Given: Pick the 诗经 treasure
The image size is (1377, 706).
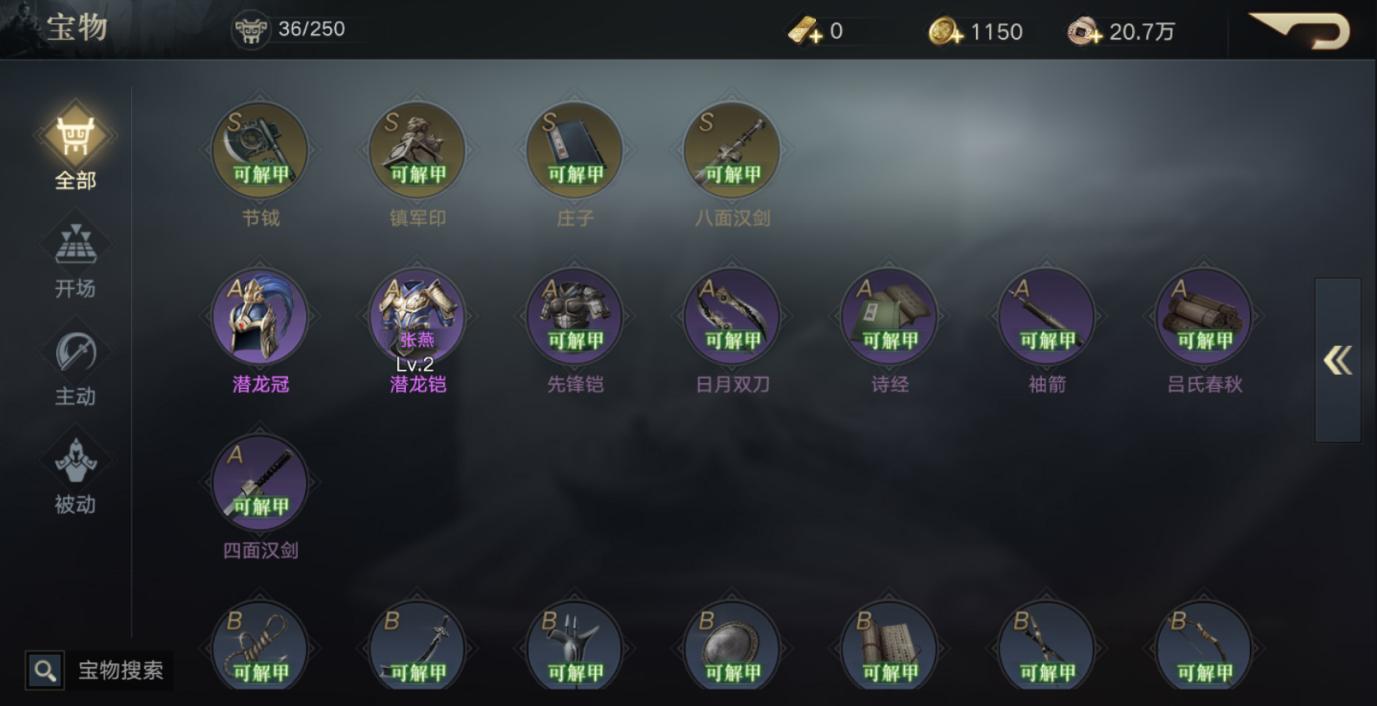Looking at the screenshot, I should [x=890, y=317].
